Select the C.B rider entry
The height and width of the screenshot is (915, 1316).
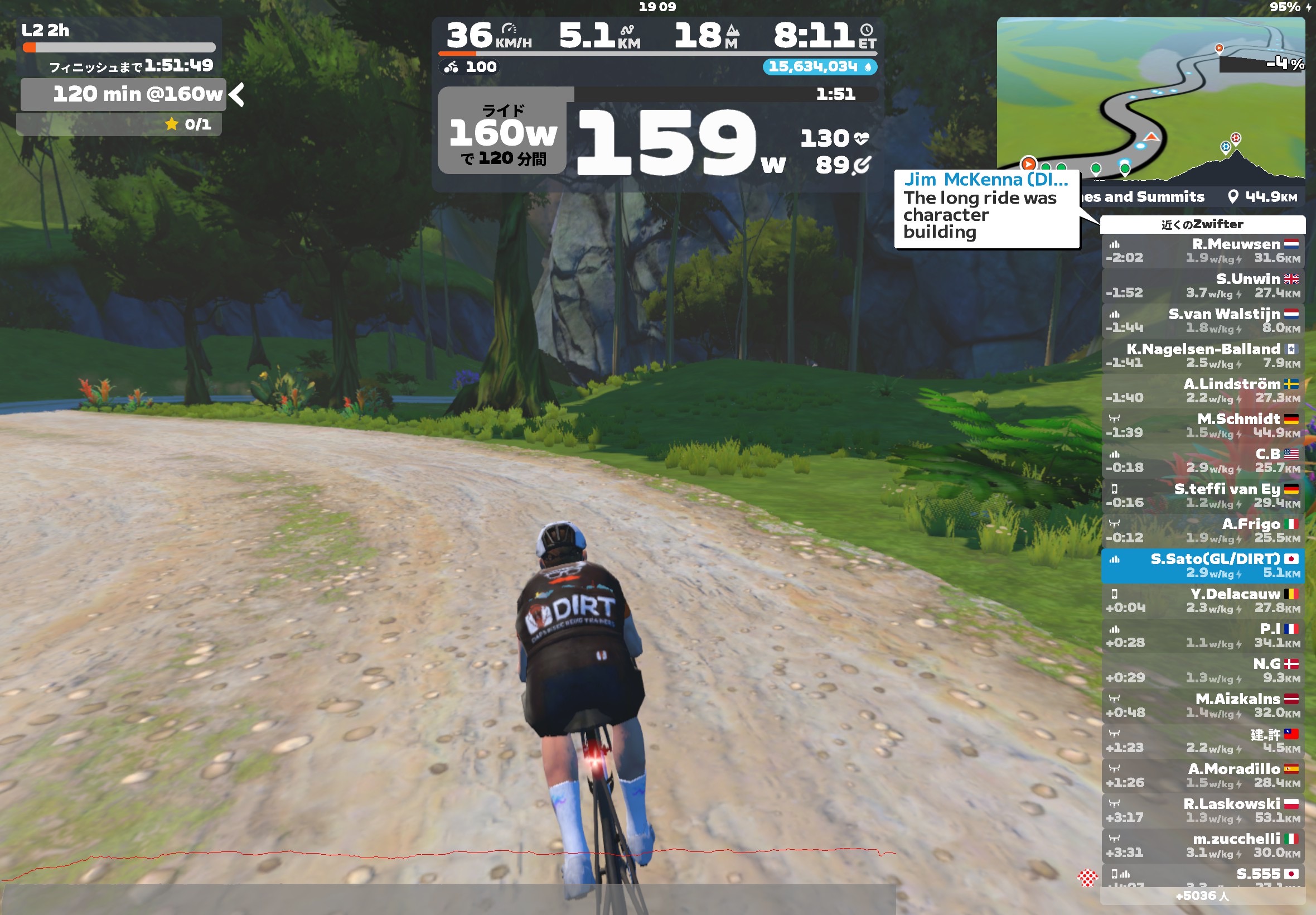1203,461
